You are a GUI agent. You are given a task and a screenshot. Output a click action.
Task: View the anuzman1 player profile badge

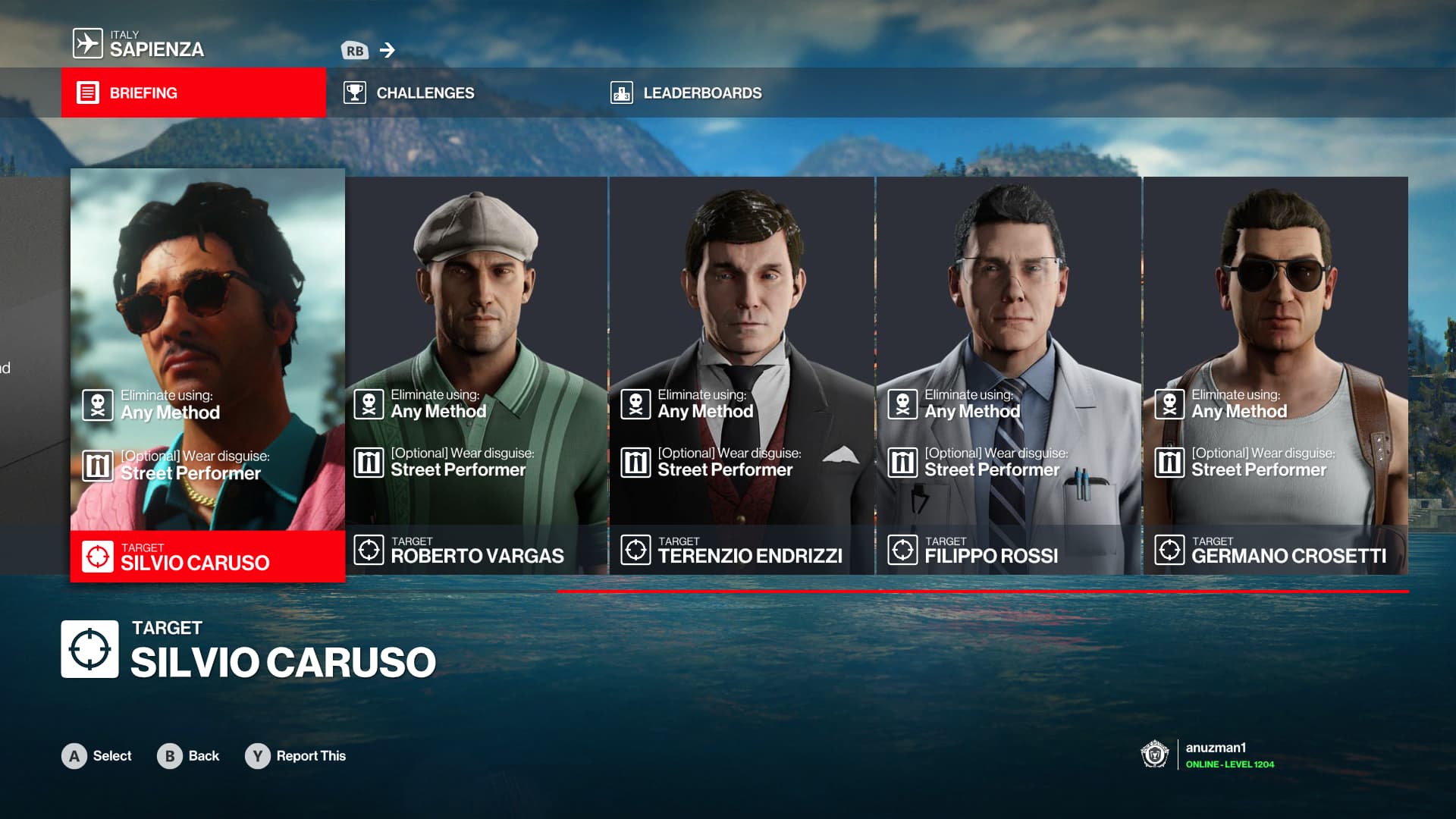point(1207,755)
